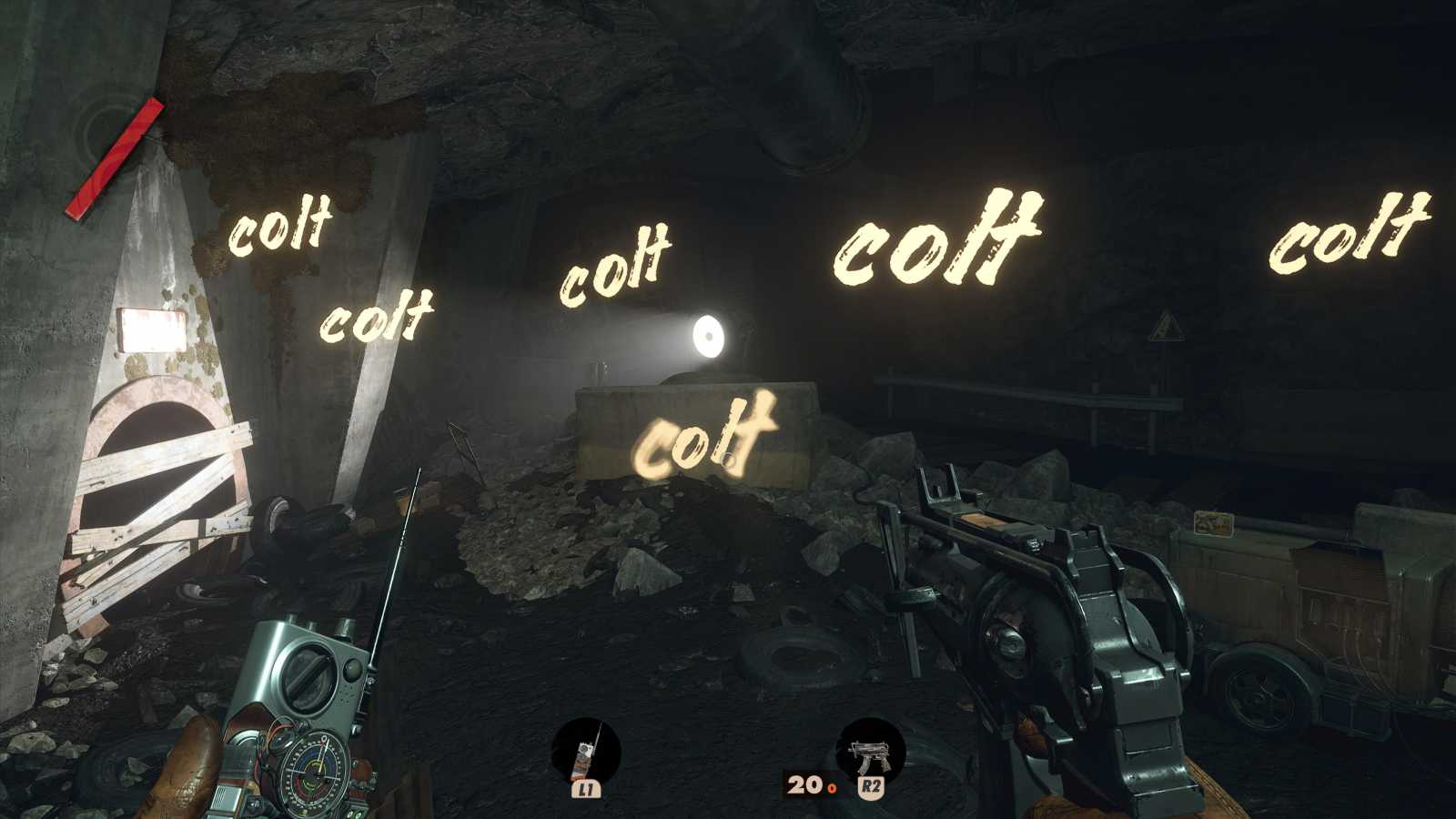Viewport: 1456px width, 819px height.
Task: Click the ammo counter showing 20
Action: click(x=805, y=783)
